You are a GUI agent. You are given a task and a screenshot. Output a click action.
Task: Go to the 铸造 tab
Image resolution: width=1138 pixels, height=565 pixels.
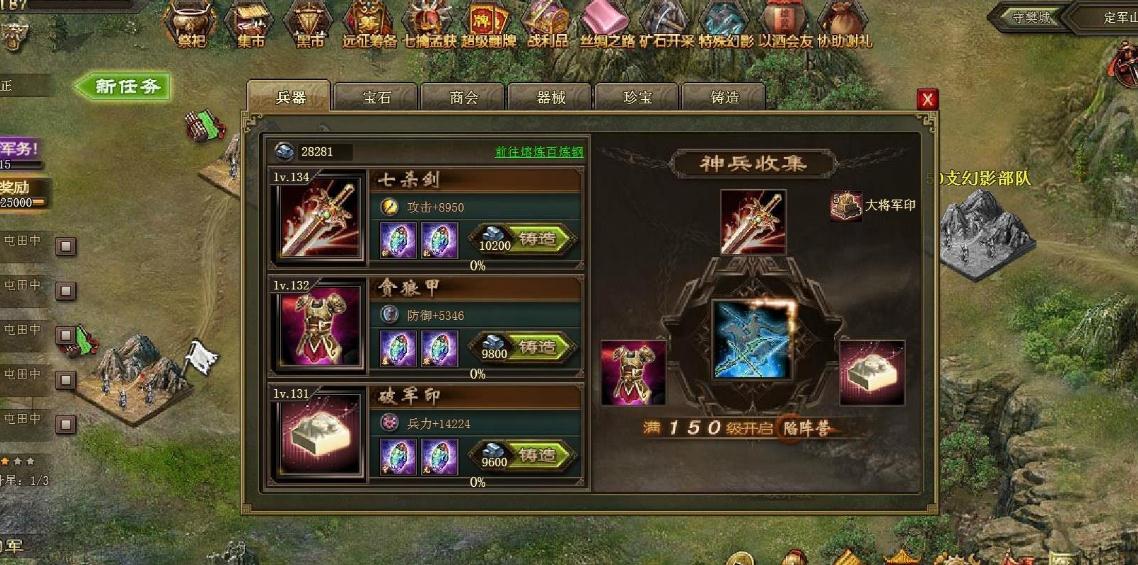click(724, 98)
